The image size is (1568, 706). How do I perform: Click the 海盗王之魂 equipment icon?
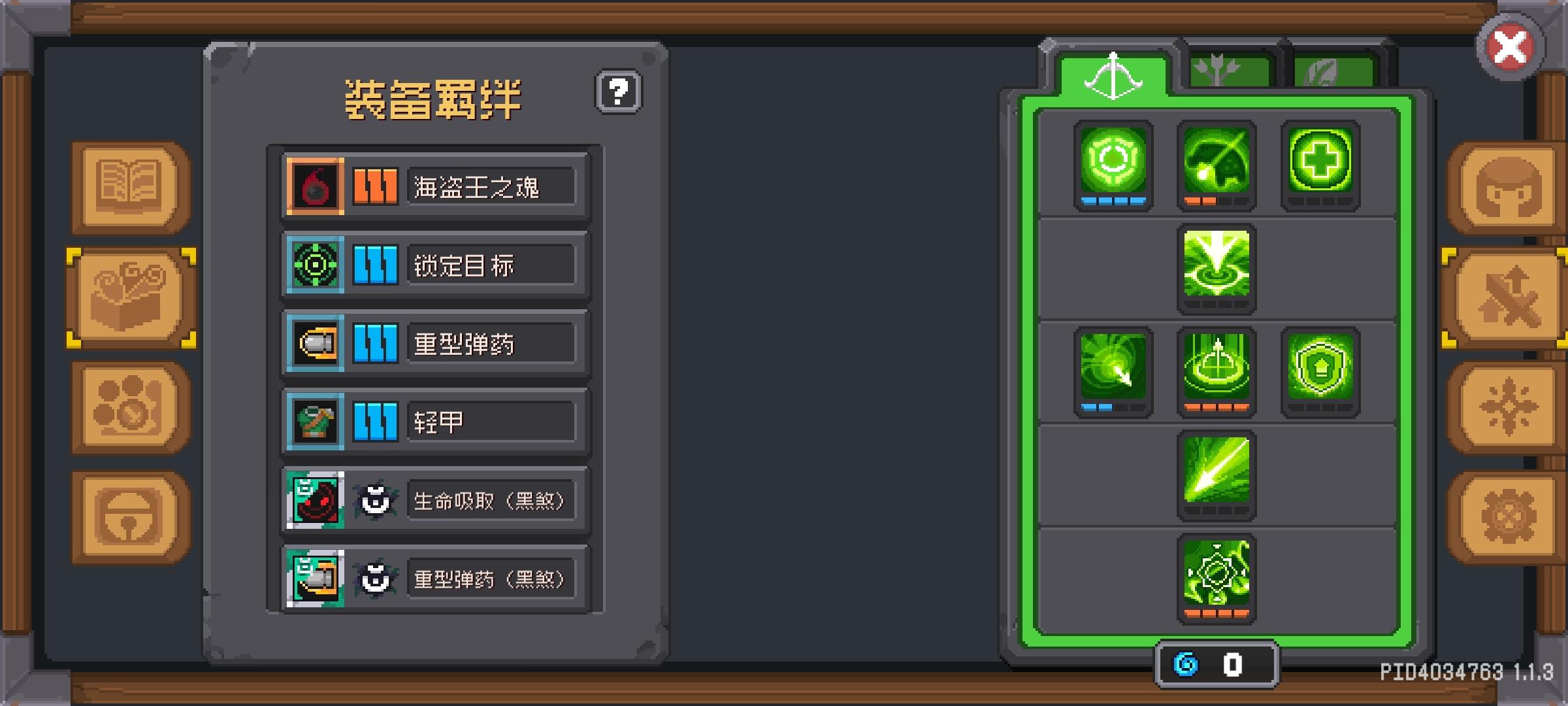point(314,186)
